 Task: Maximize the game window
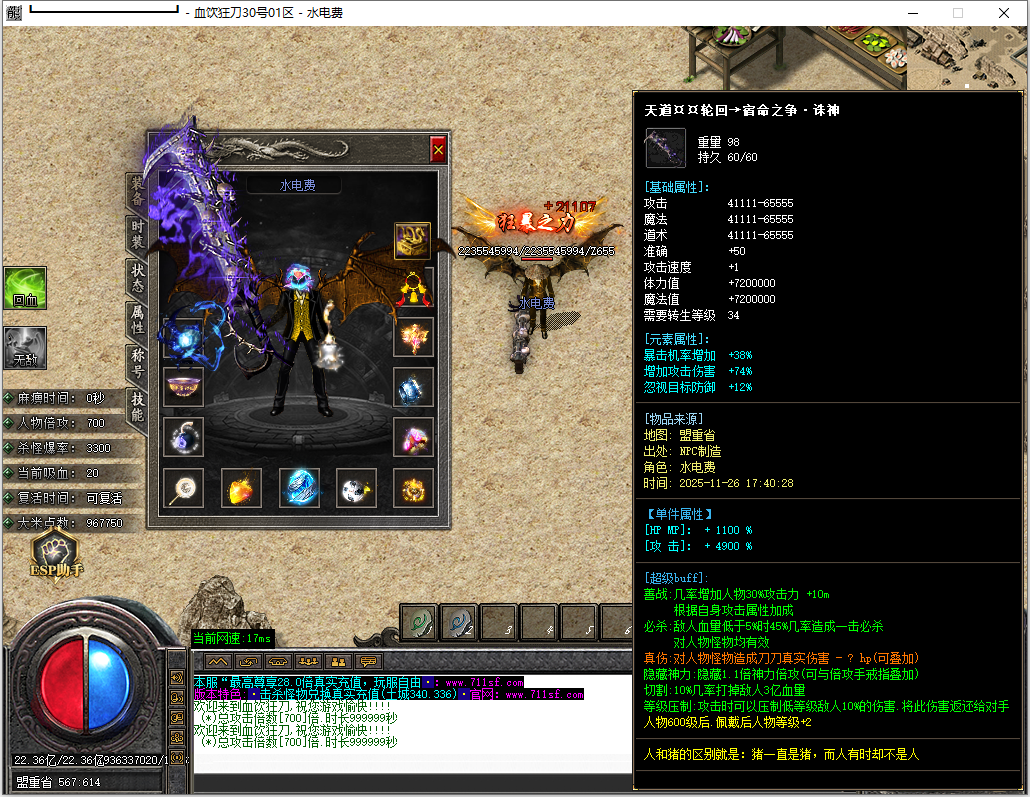pos(957,13)
